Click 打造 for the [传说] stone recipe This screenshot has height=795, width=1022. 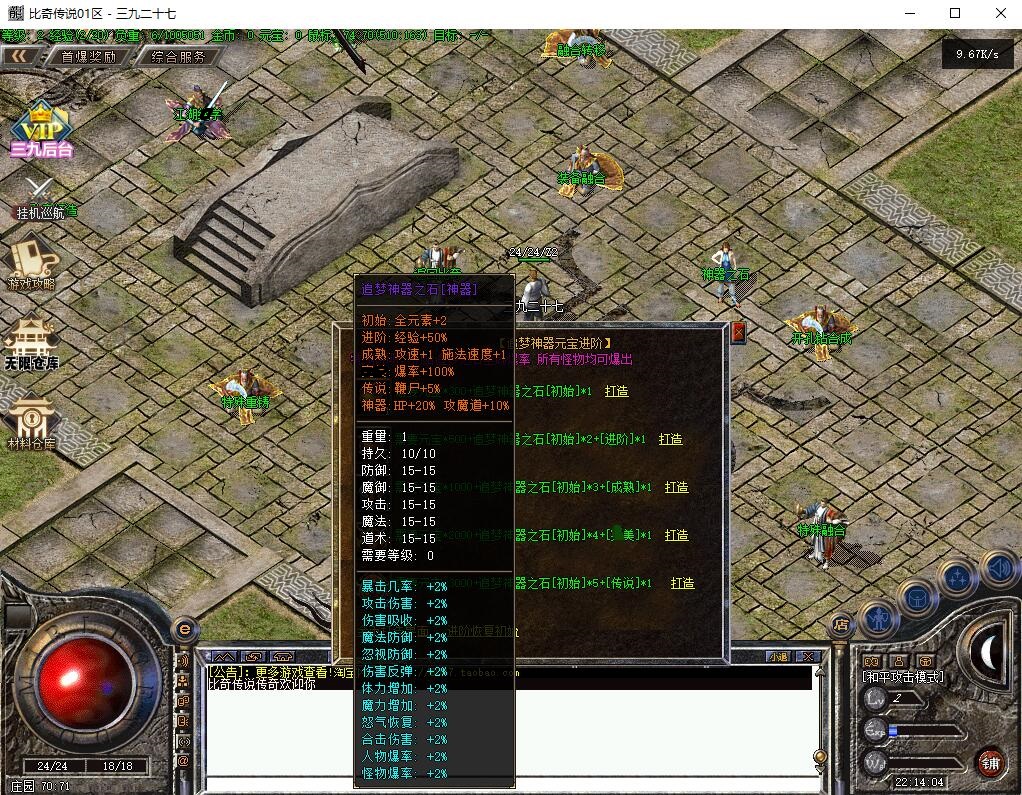point(683,583)
